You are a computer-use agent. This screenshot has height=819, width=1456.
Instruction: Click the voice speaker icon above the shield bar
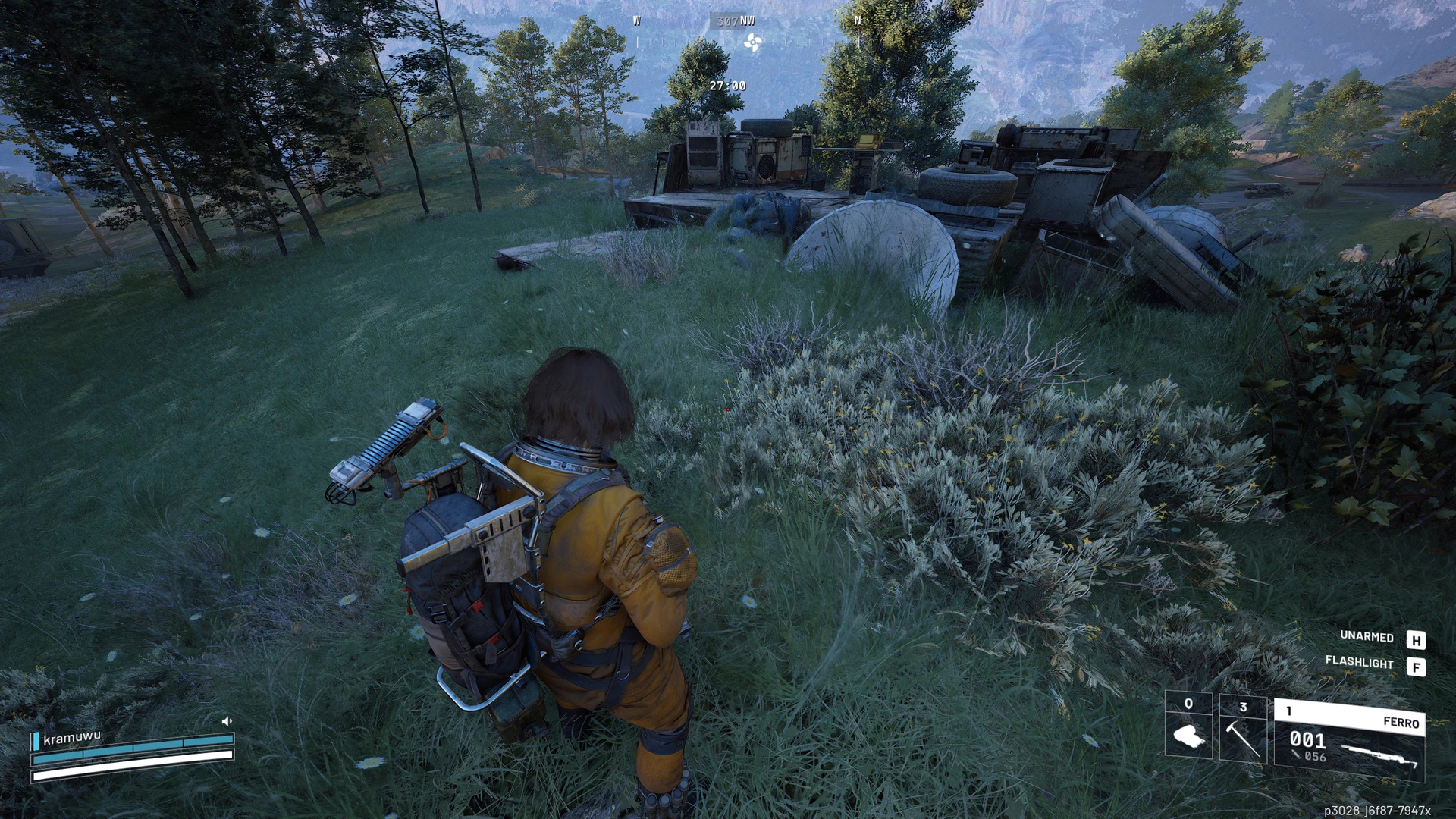pyautogui.click(x=226, y=721)
